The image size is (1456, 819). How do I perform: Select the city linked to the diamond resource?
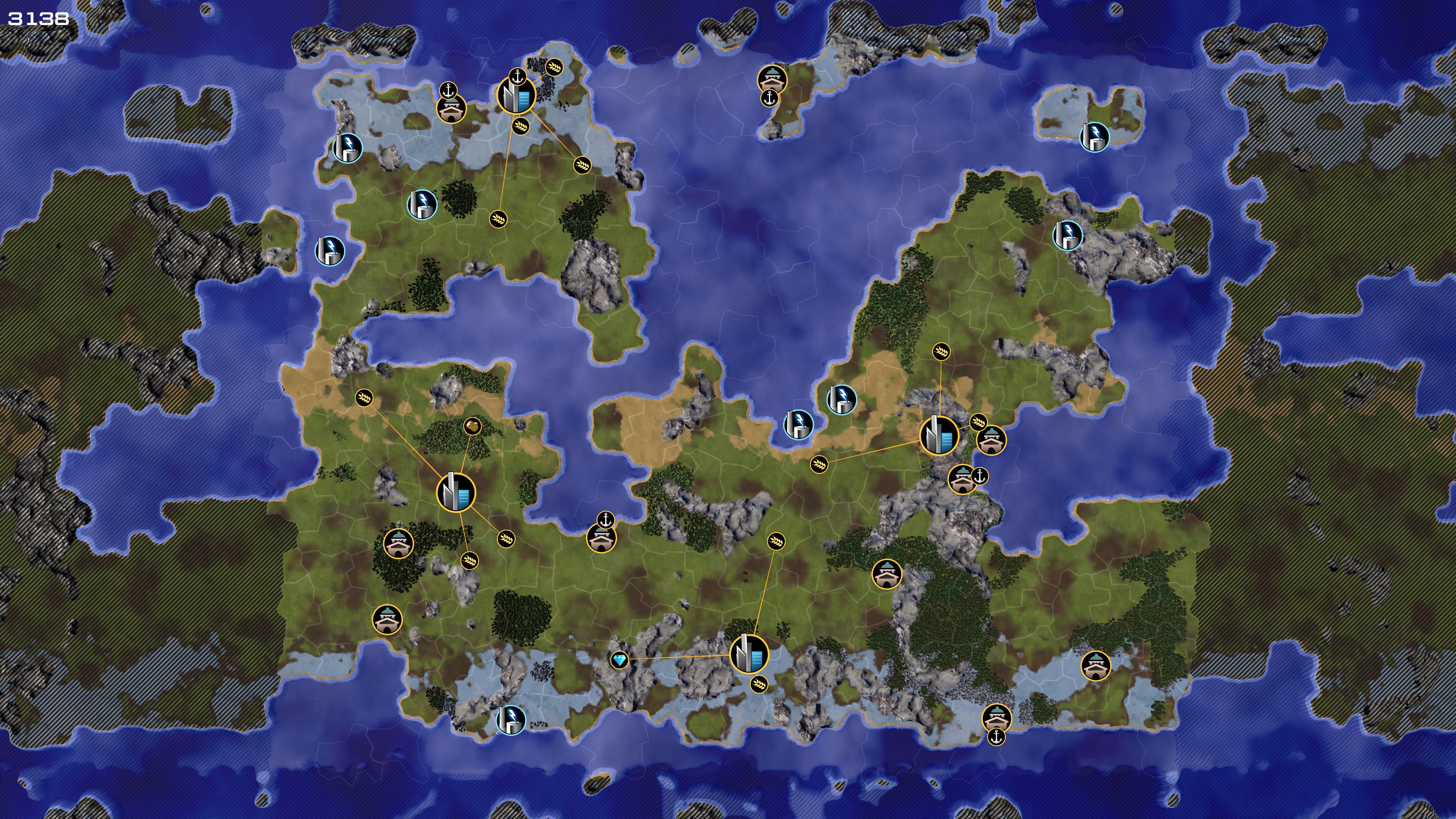point(749,653)
